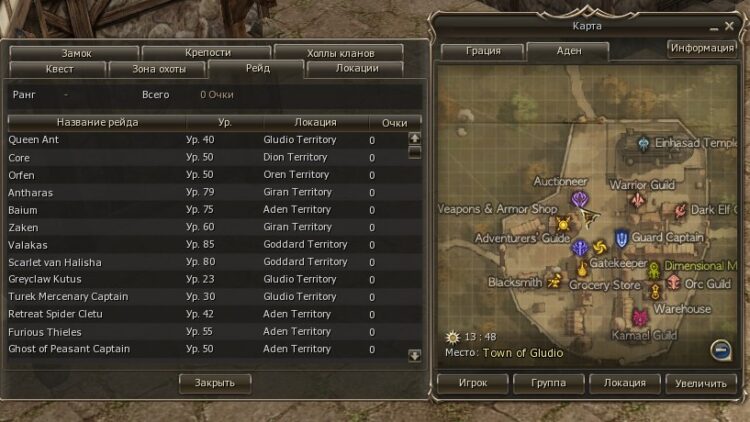
Task: Switch to the Замок tab
Action: [76, 52]
